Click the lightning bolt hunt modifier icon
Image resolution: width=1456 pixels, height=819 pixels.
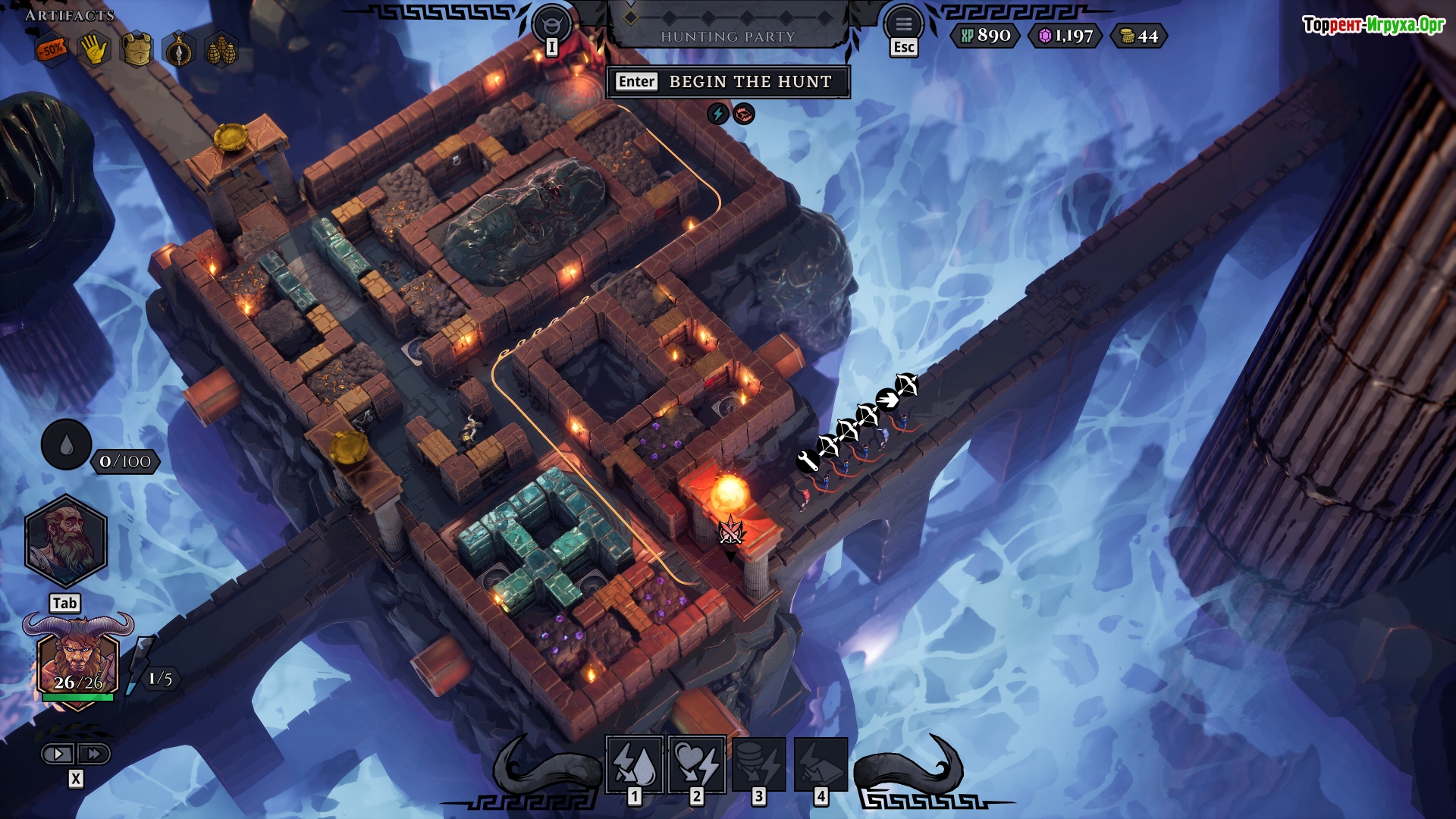pos(717,114)
